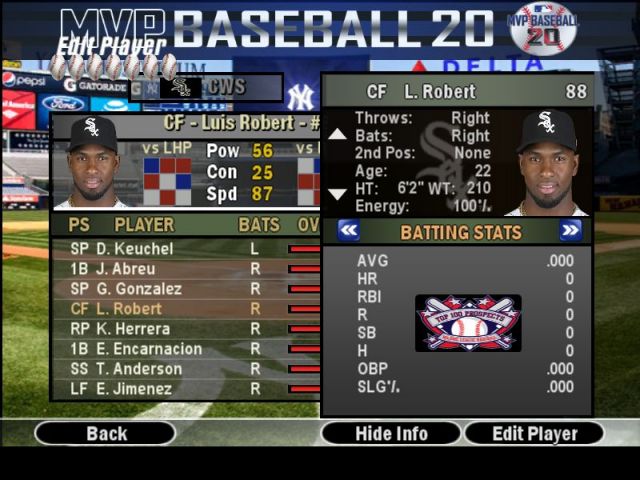Click the up arrow on player card
The image size is (640, 480).
click(337, 133)
